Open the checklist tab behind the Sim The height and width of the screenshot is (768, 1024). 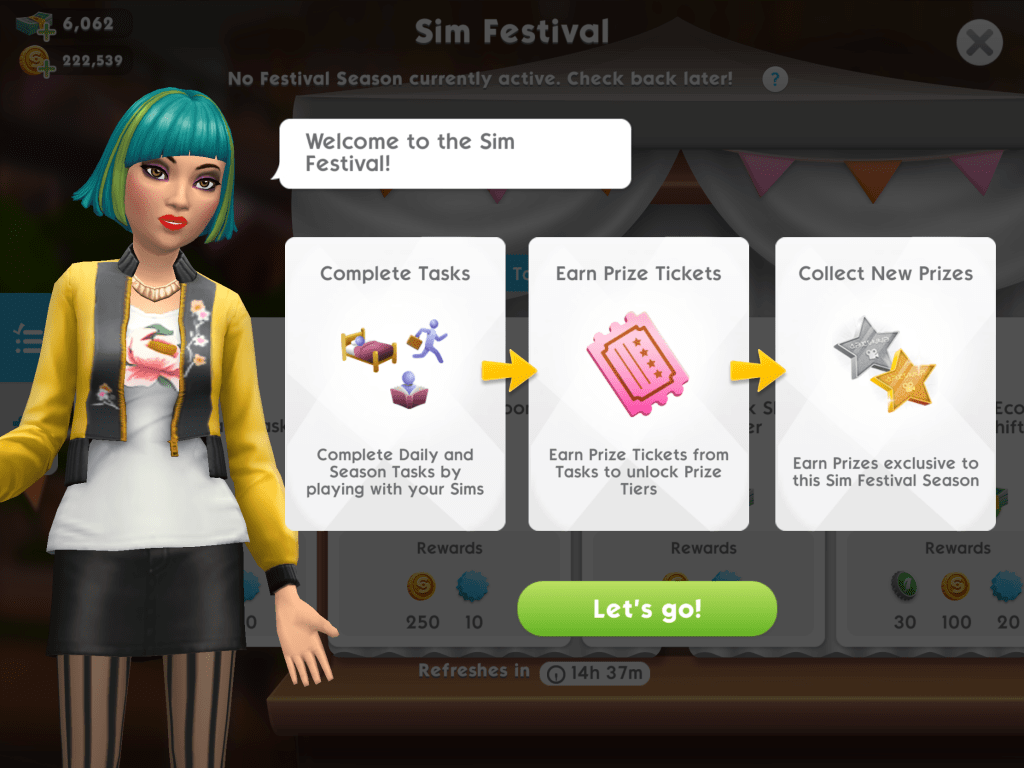[x=25, y=338]
